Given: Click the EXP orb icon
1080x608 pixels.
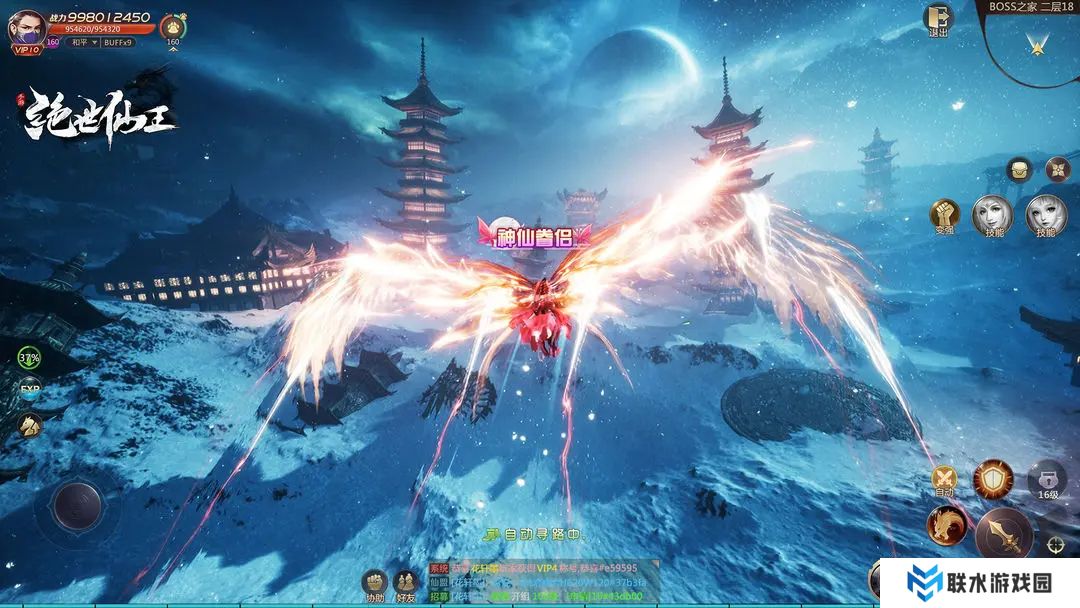Looking at the screenshot, I should pyautogui.click(x=30, y=390).
